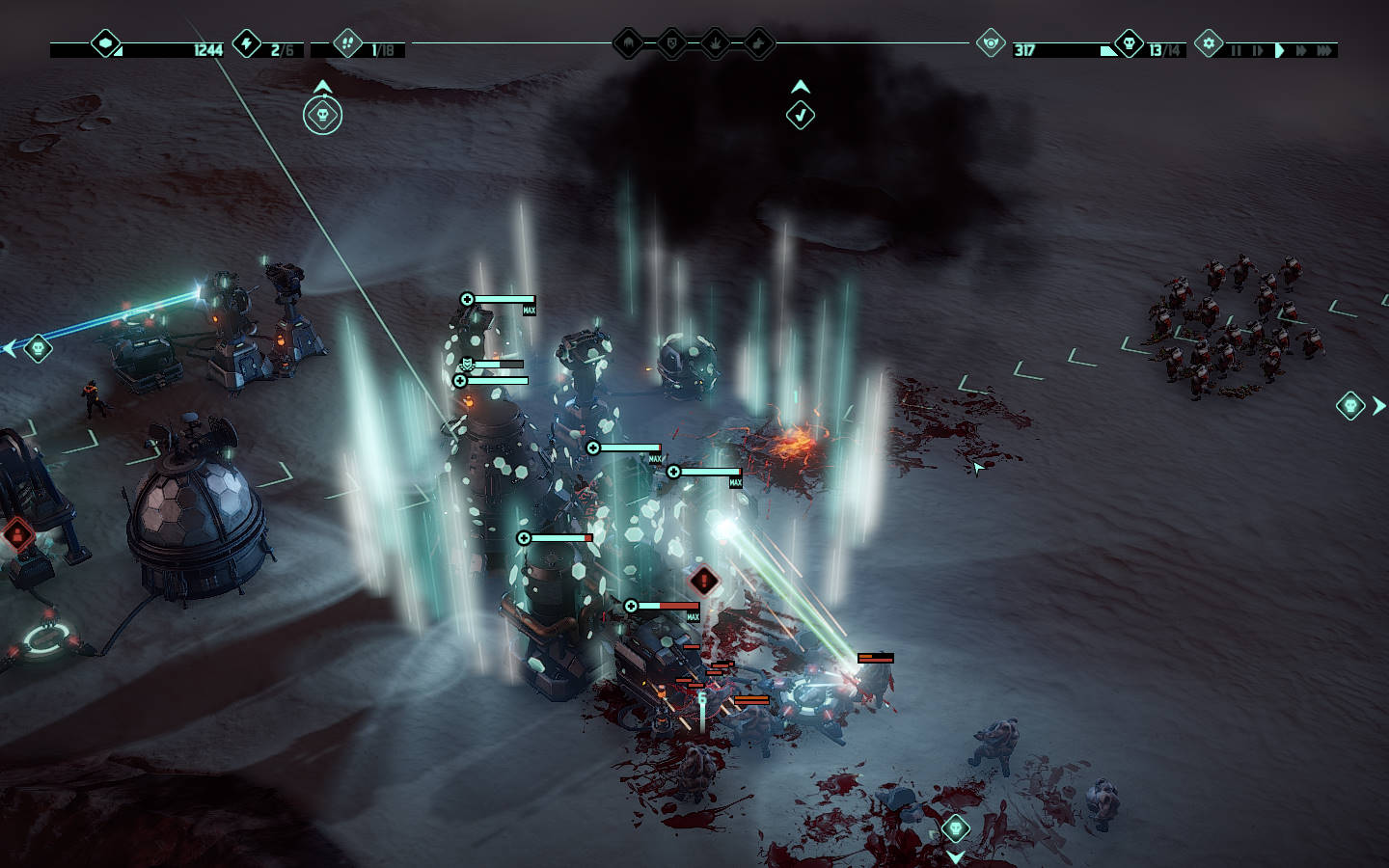Jump to skull marker at right edge
Image resolution: width=1389 pixels, height=868 pixels.
pos(1350,406)
